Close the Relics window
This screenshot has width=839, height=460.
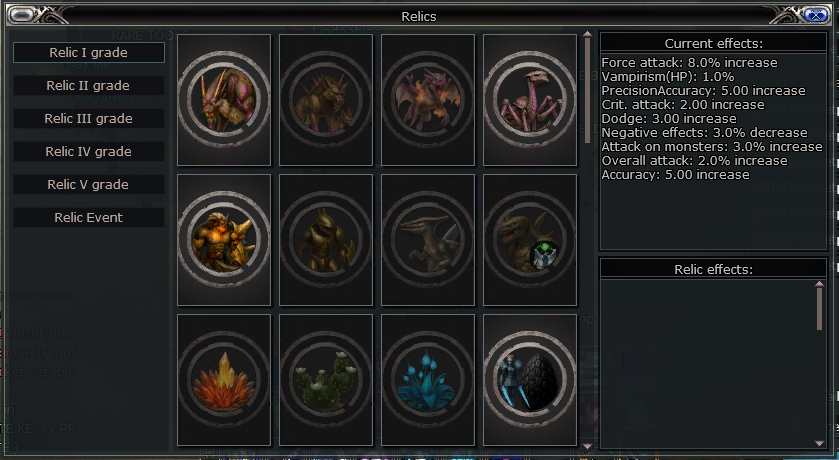pyautogui.click(x=814, y=15)
